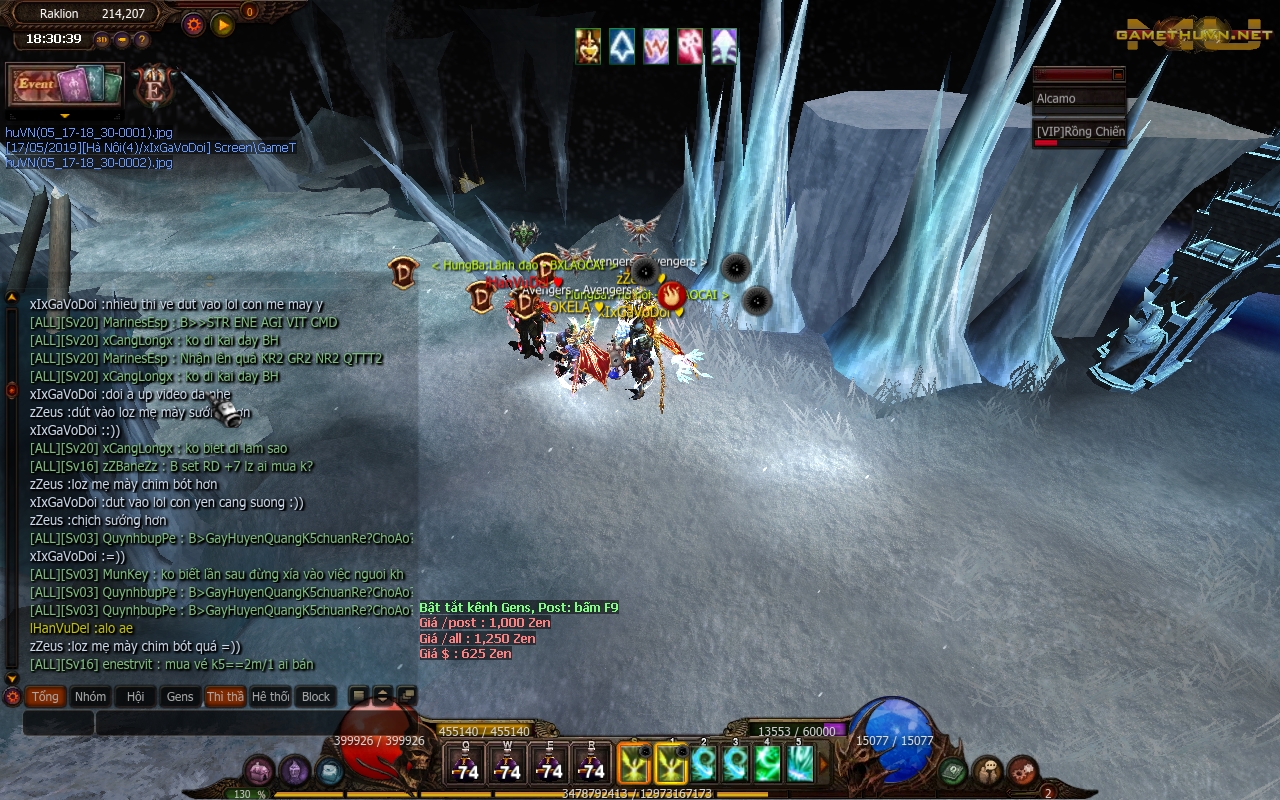Click the yellow play arrow button

coord(222,24)
